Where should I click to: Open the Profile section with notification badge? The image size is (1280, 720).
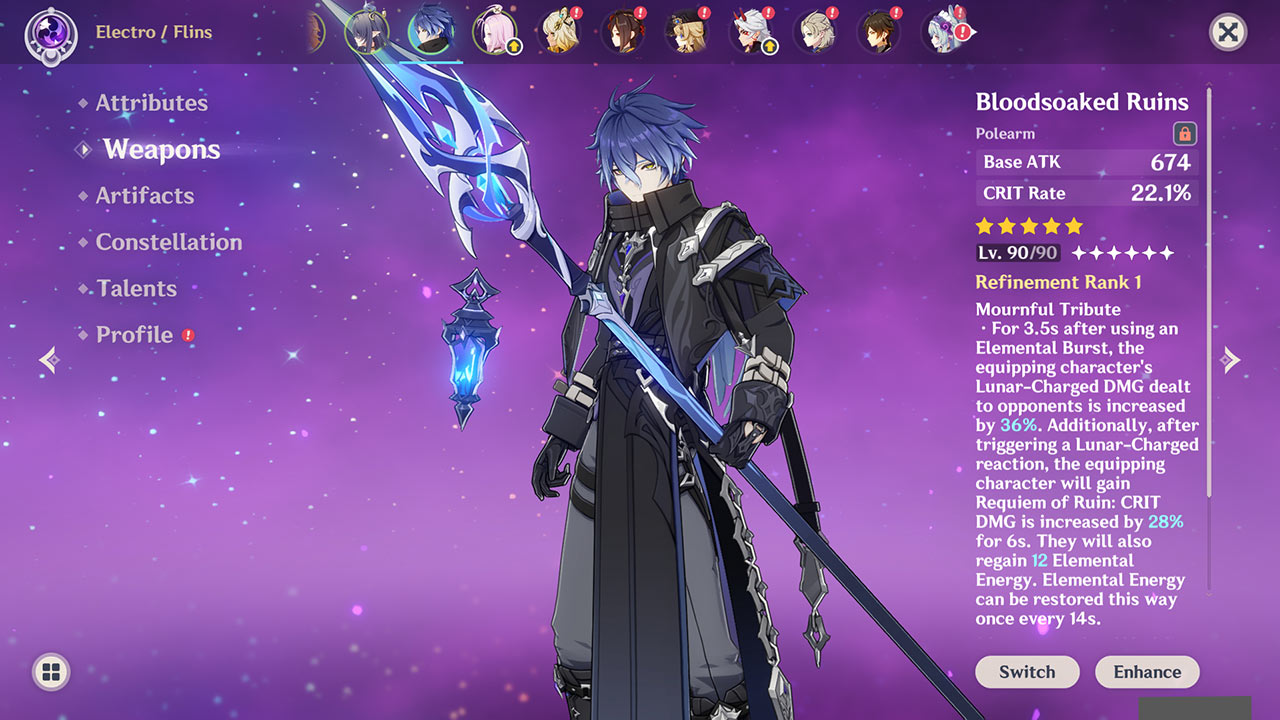133,335
